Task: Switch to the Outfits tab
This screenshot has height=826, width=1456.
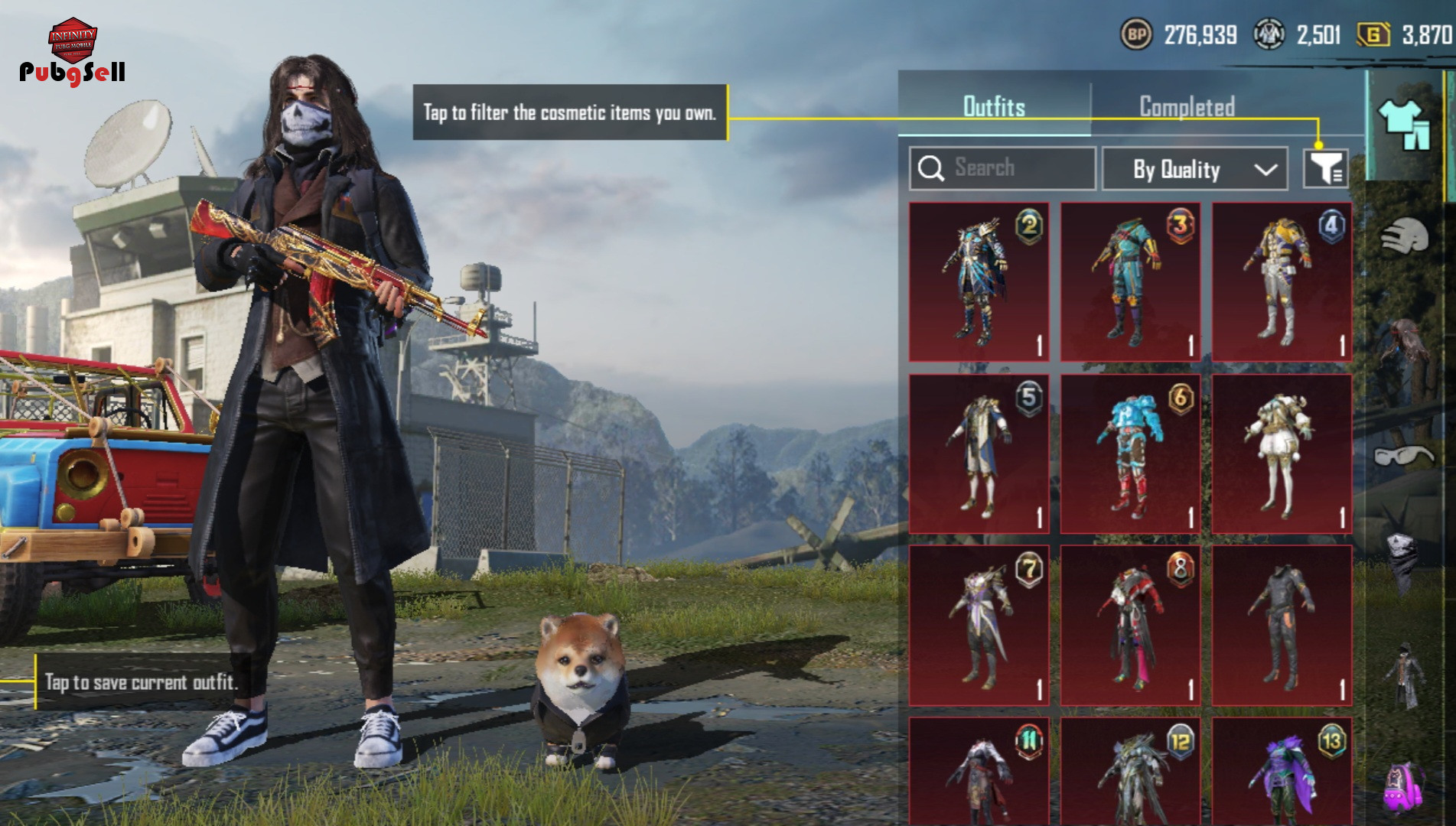Action: tap(994, 106)
